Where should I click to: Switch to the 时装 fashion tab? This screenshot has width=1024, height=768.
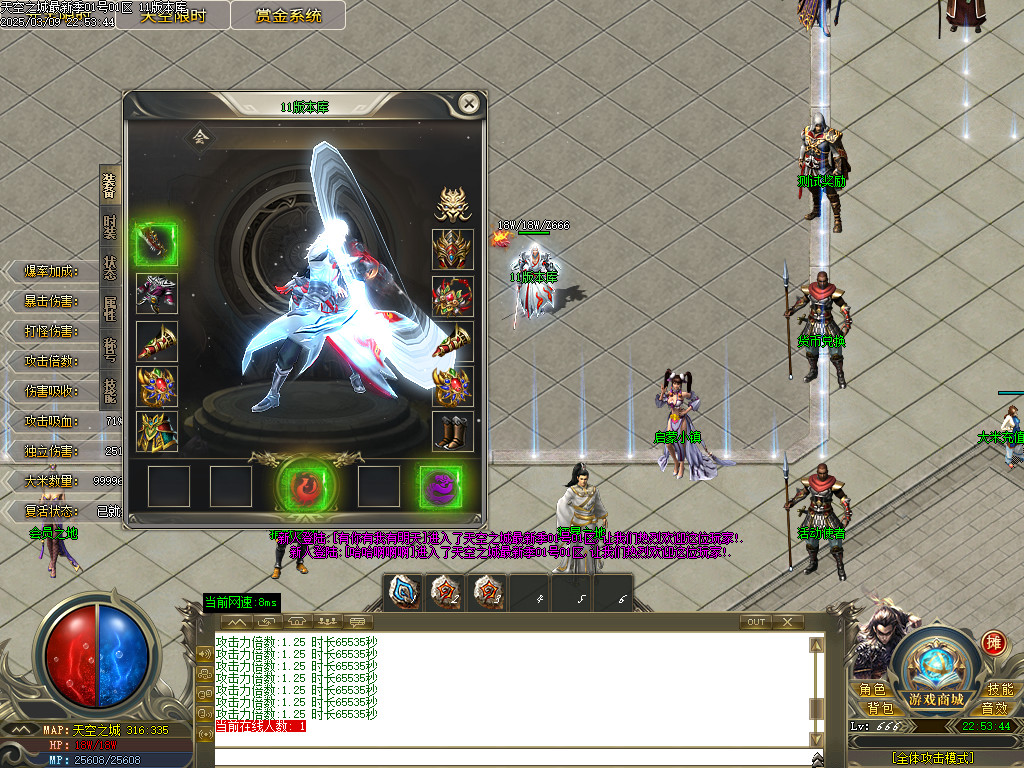pyautogui.click(x=110, y=226)
